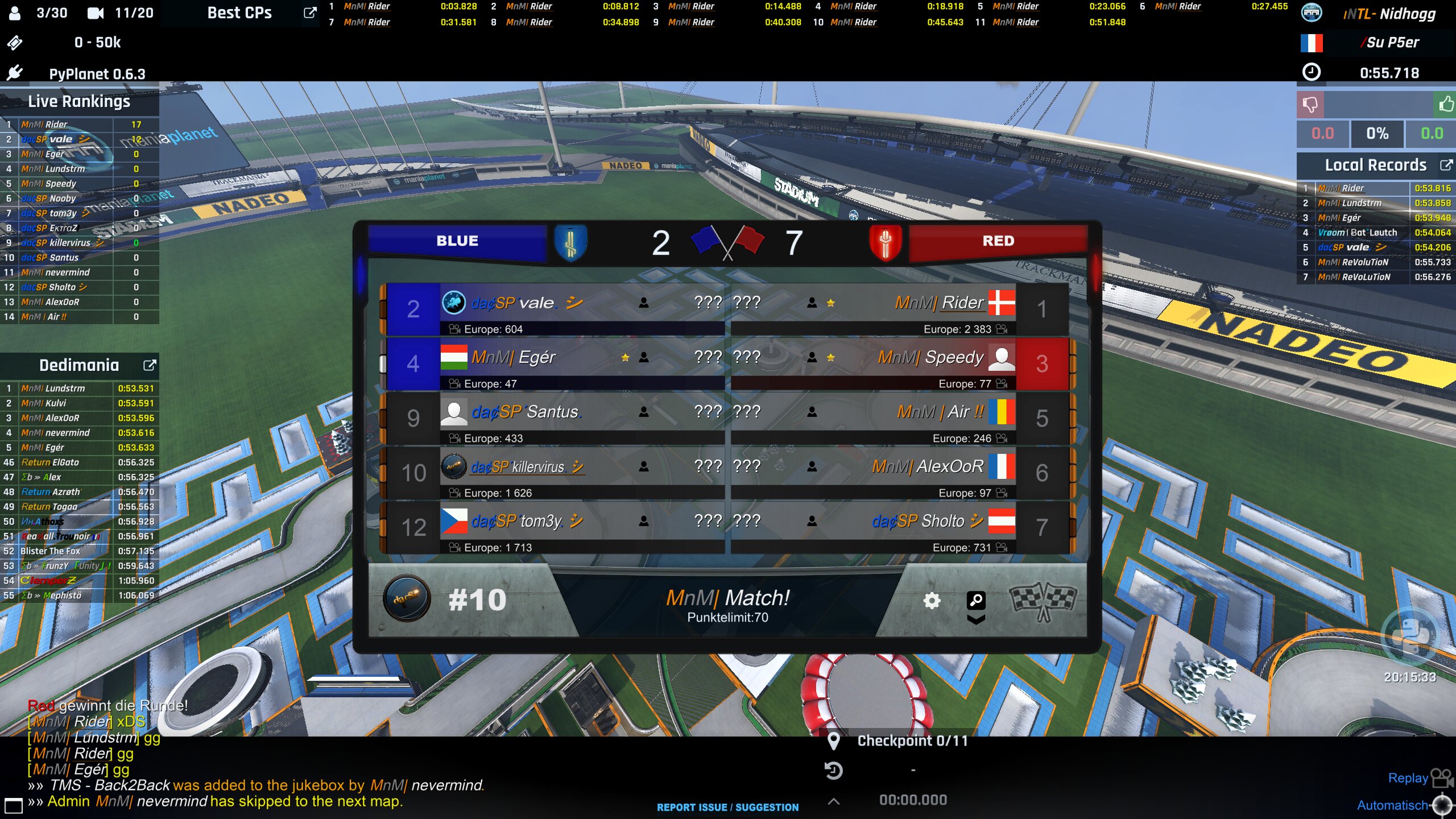Image resolution: width=1456 pixels, height=819 pixels.
Task: Click the BLUE team header
Action: point(457,241)
